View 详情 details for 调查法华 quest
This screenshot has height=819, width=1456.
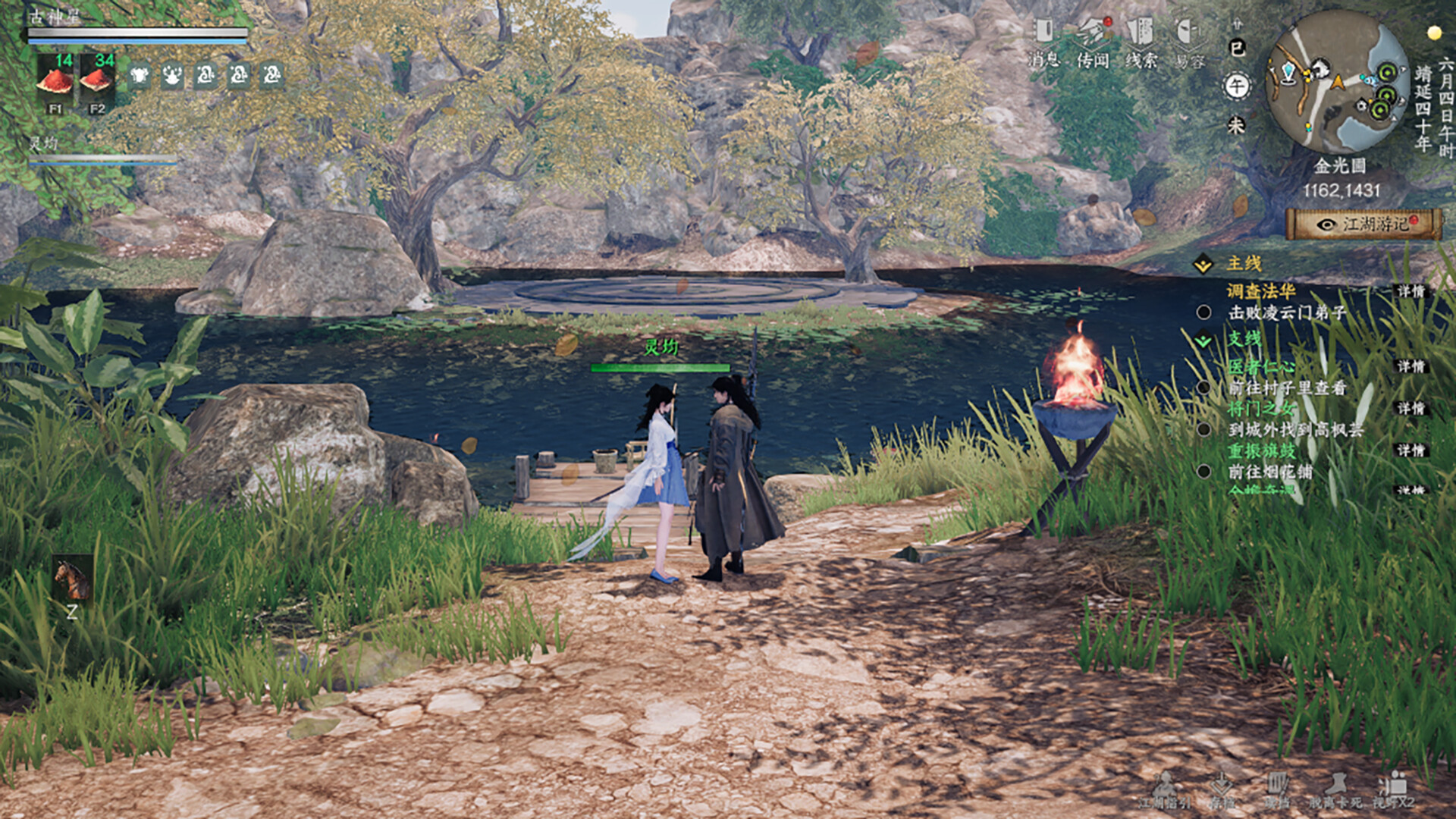(1410, 291)
